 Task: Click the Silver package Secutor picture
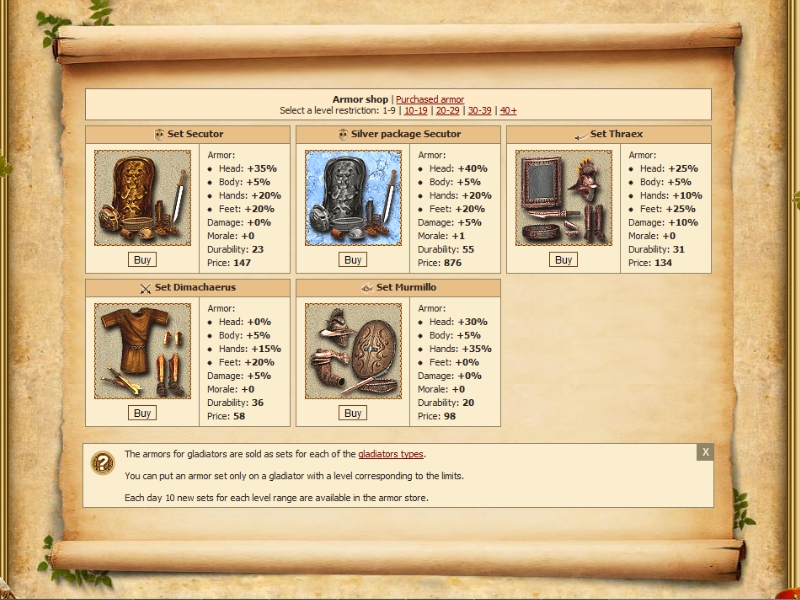[352, 198]
